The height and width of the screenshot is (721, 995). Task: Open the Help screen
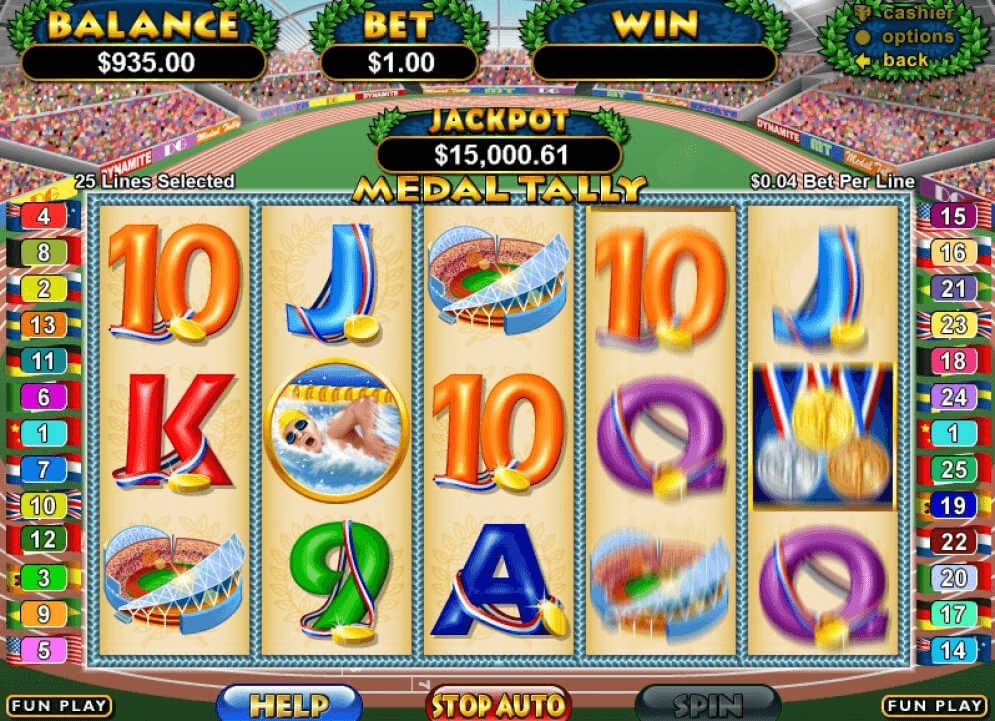(x=289, y=704)
